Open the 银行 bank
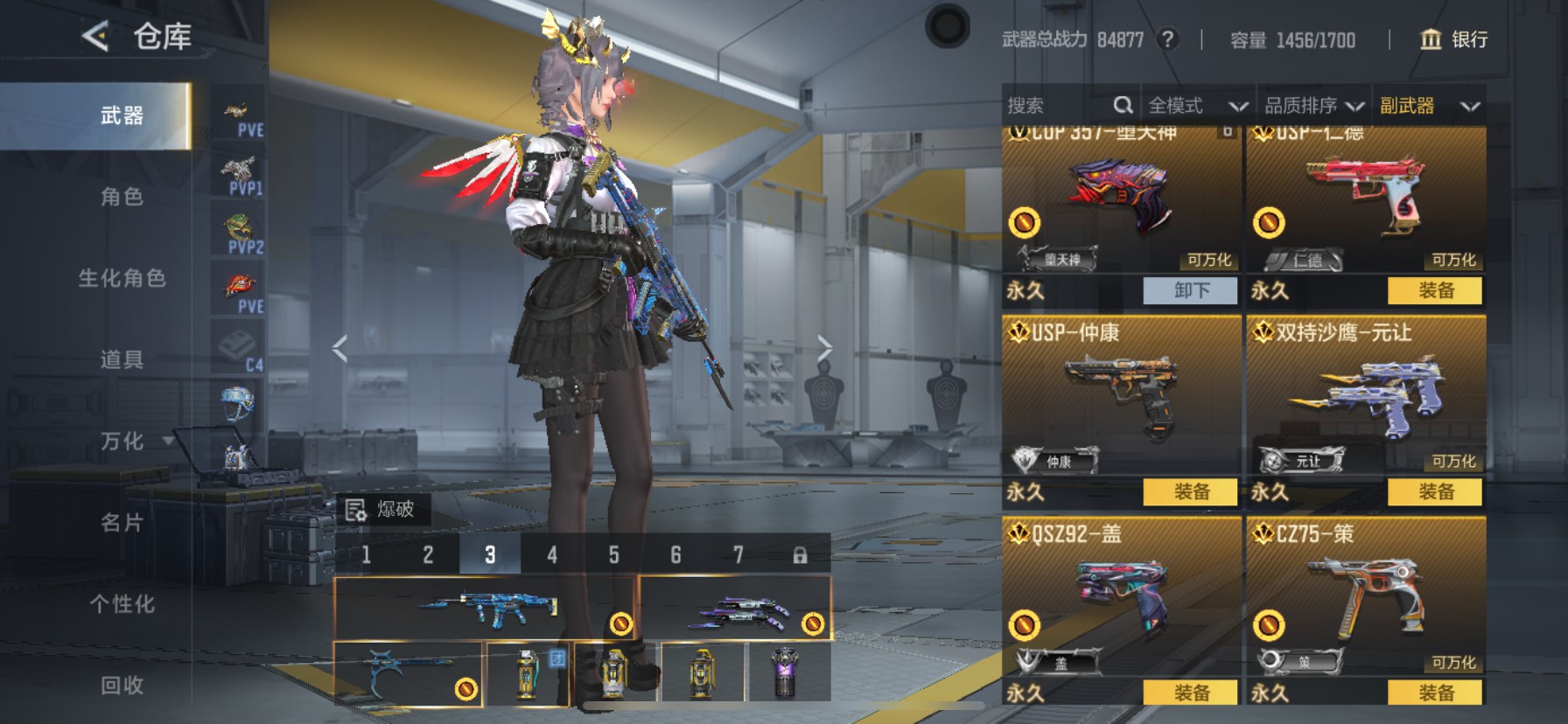Viewport: 1568px width, 724px height. pos(1453,39)
